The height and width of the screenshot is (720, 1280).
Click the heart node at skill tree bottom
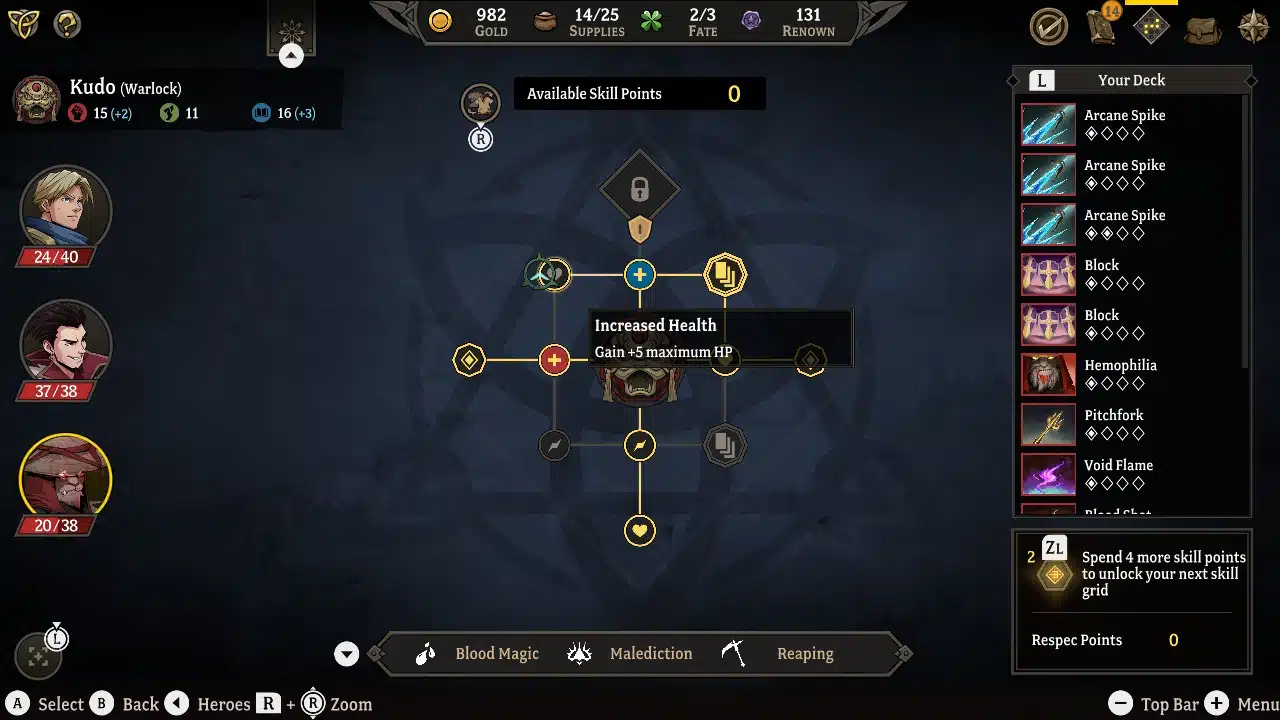(640, 530)
